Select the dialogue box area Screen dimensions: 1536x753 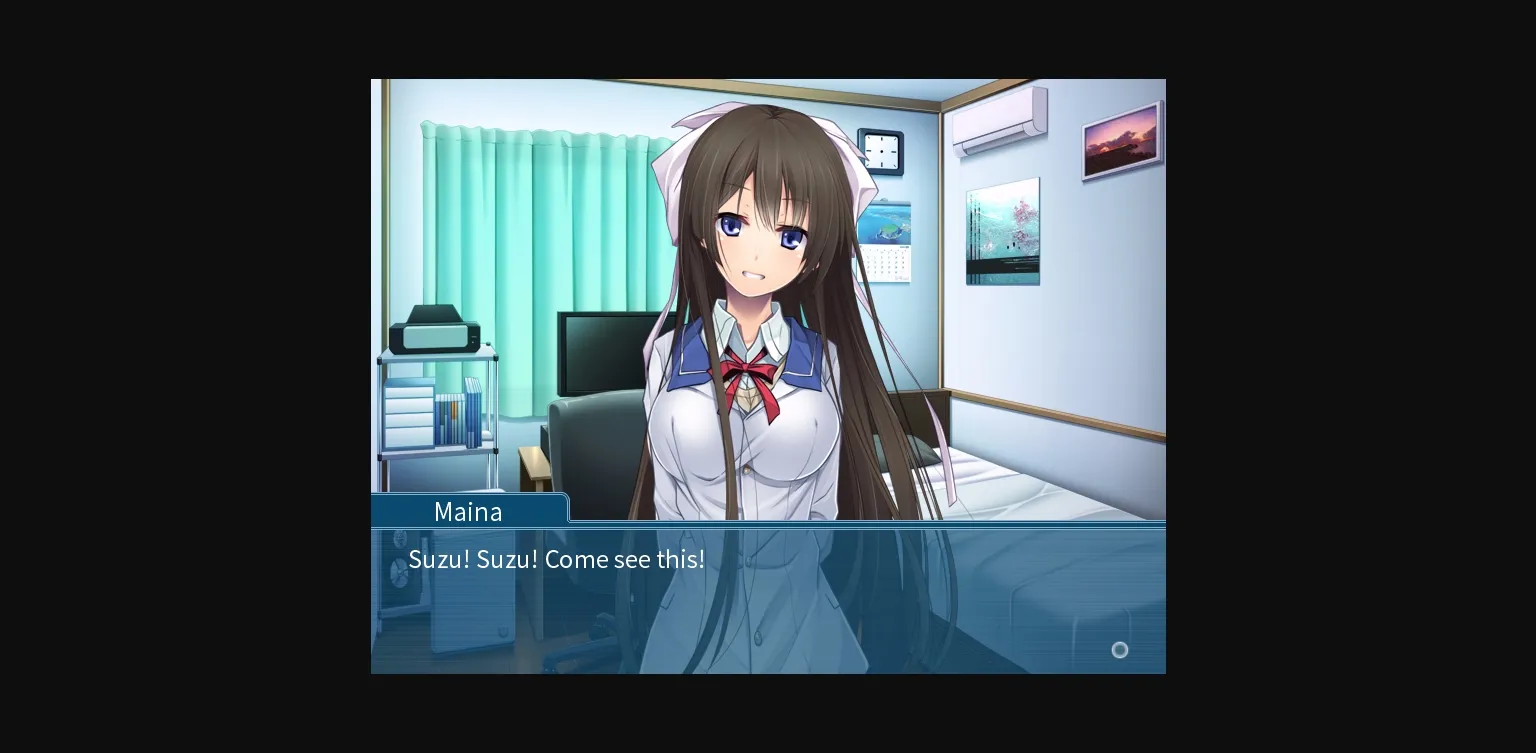click(x=768, y=600)
